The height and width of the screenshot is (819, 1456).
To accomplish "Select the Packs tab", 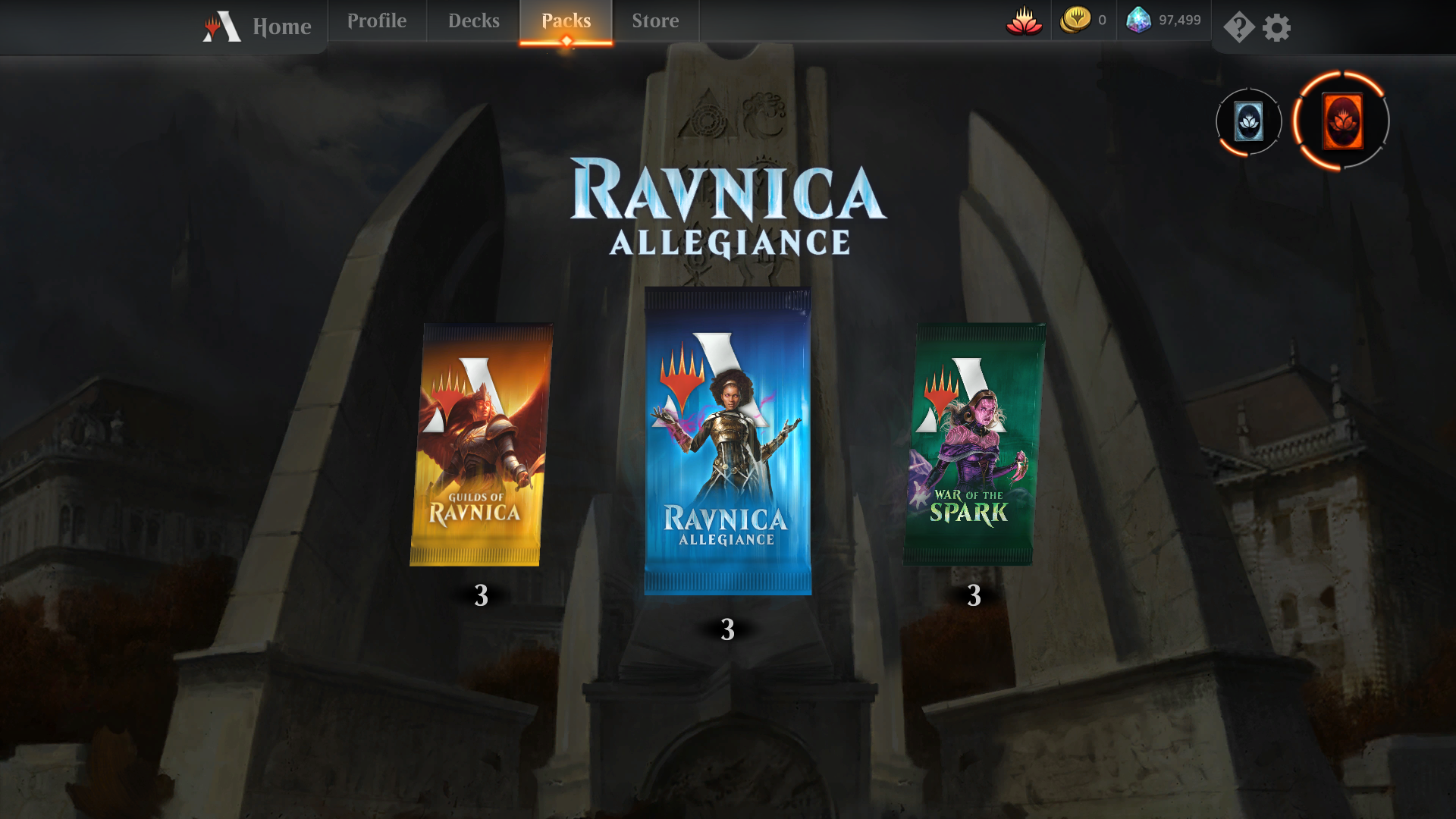I will coord(566,21).
